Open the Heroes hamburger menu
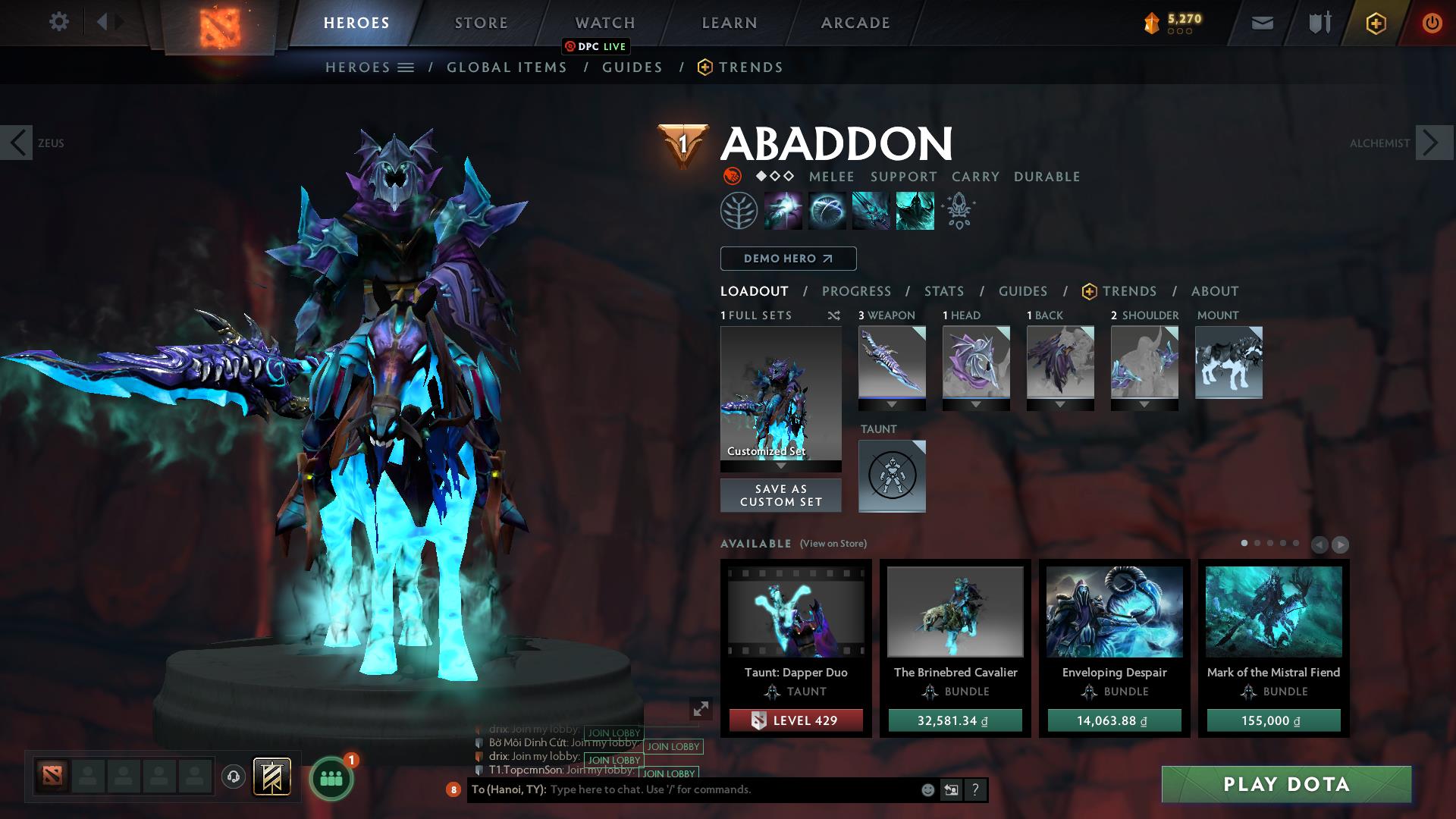 click(406, 67)
